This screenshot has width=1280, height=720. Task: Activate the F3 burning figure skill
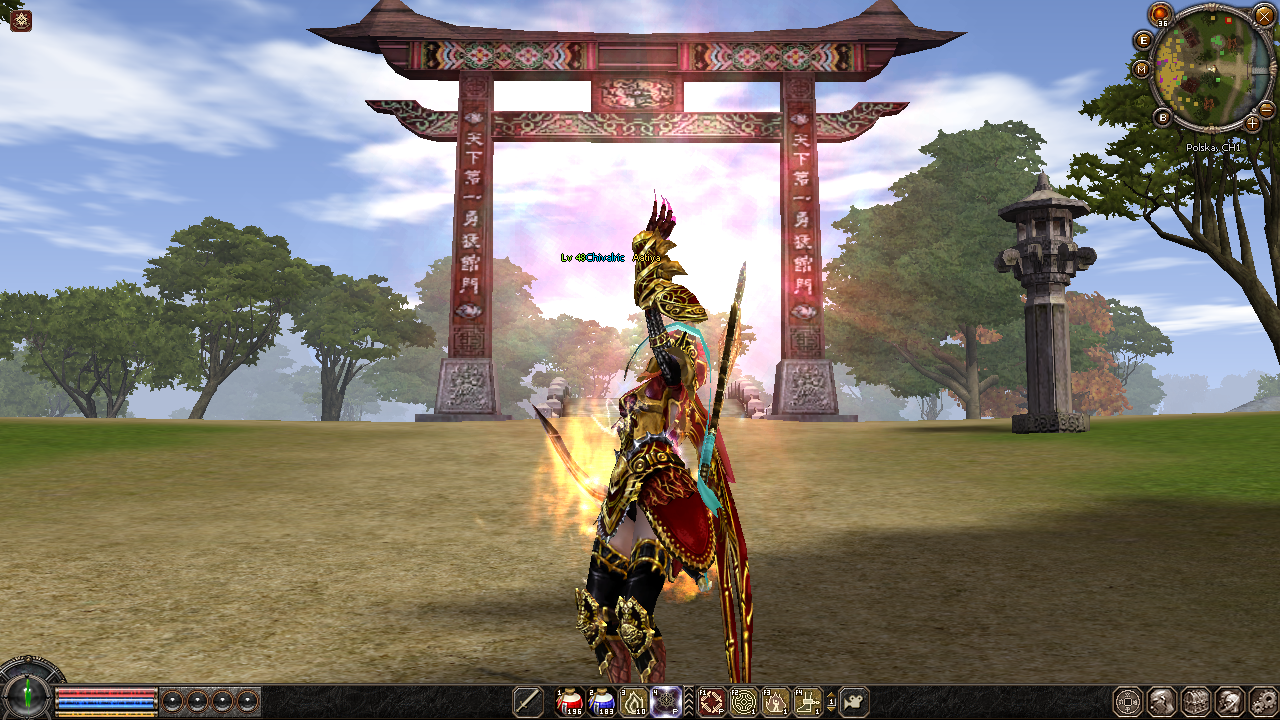point(775,701)
